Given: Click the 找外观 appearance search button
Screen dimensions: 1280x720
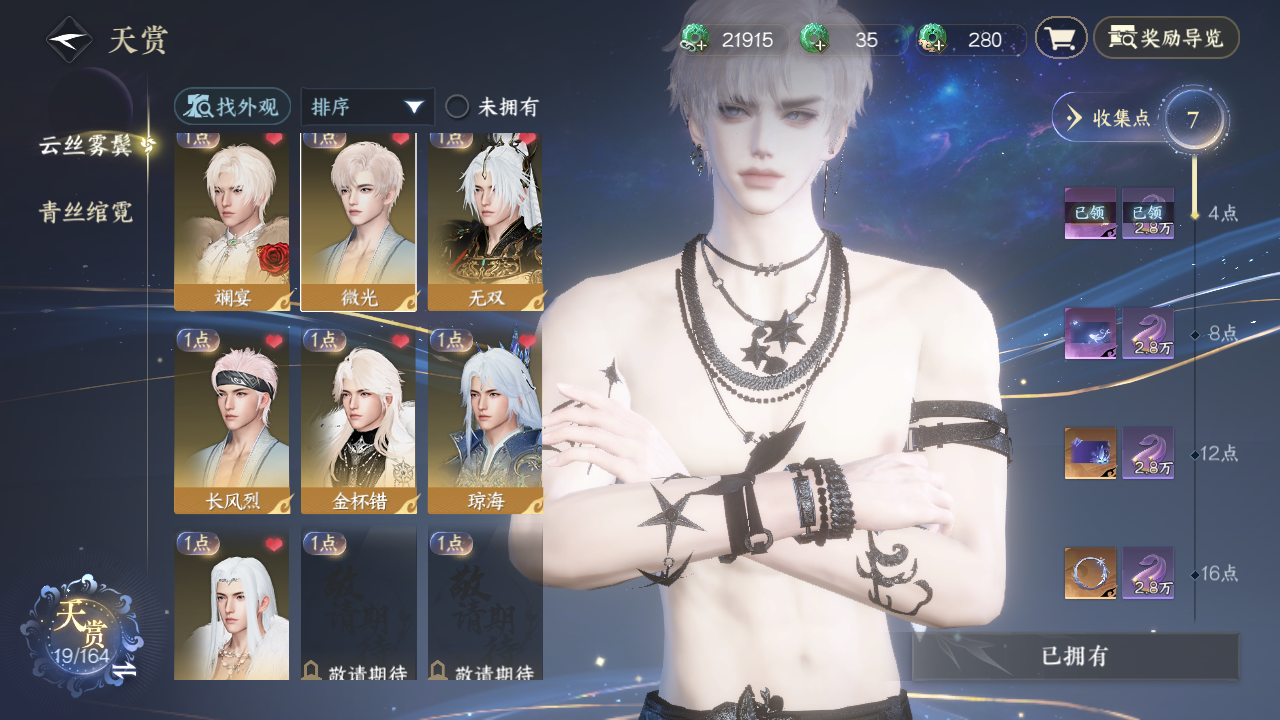Looking at the screenshot, I should point(232,107).
